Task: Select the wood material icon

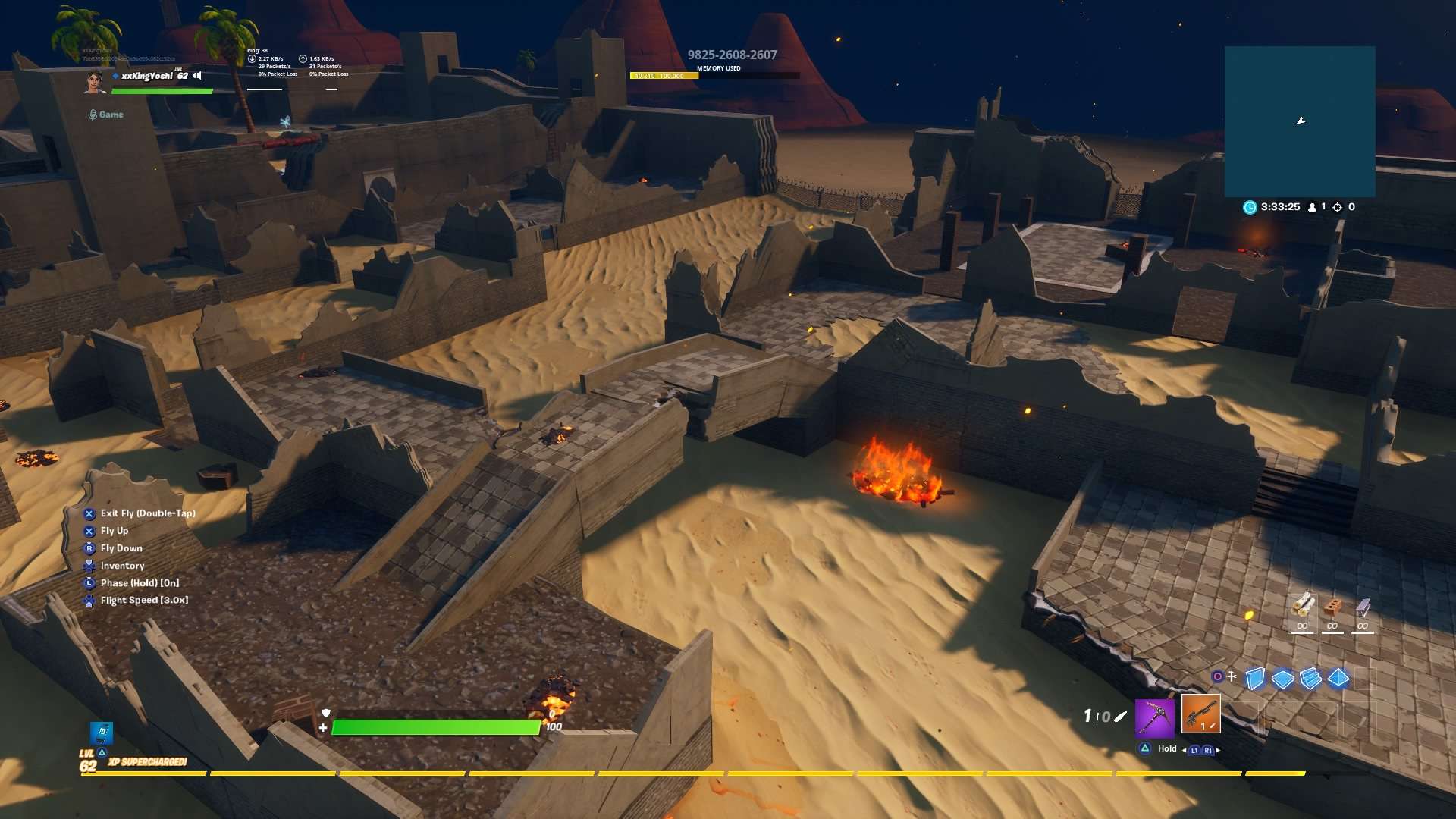Action: 1302,606
